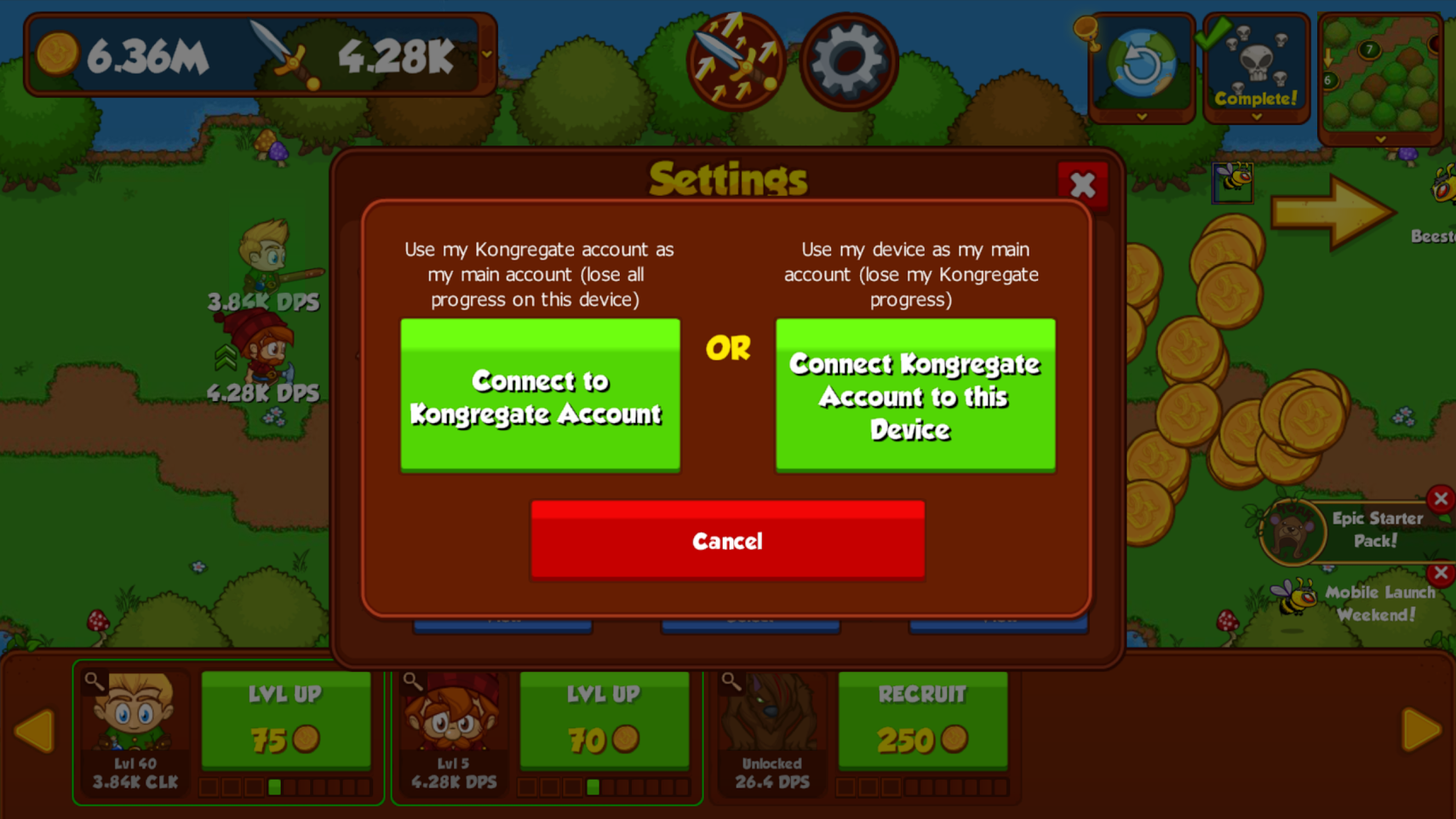Cancel the Settings dialog
This screenshot has height=819, width=1456.
pos(726,540)
